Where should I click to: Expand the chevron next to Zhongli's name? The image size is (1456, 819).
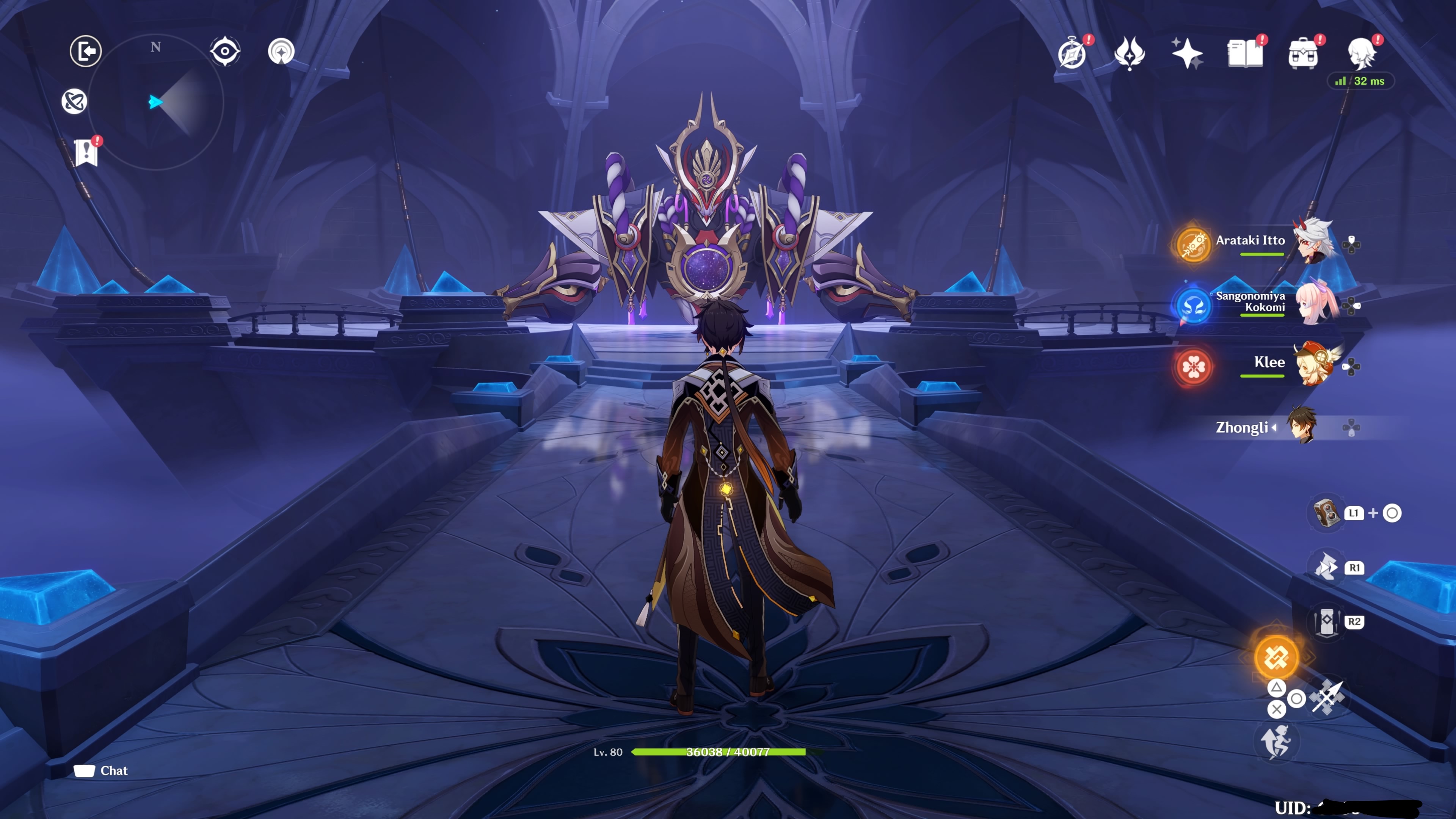(1275, 428)
